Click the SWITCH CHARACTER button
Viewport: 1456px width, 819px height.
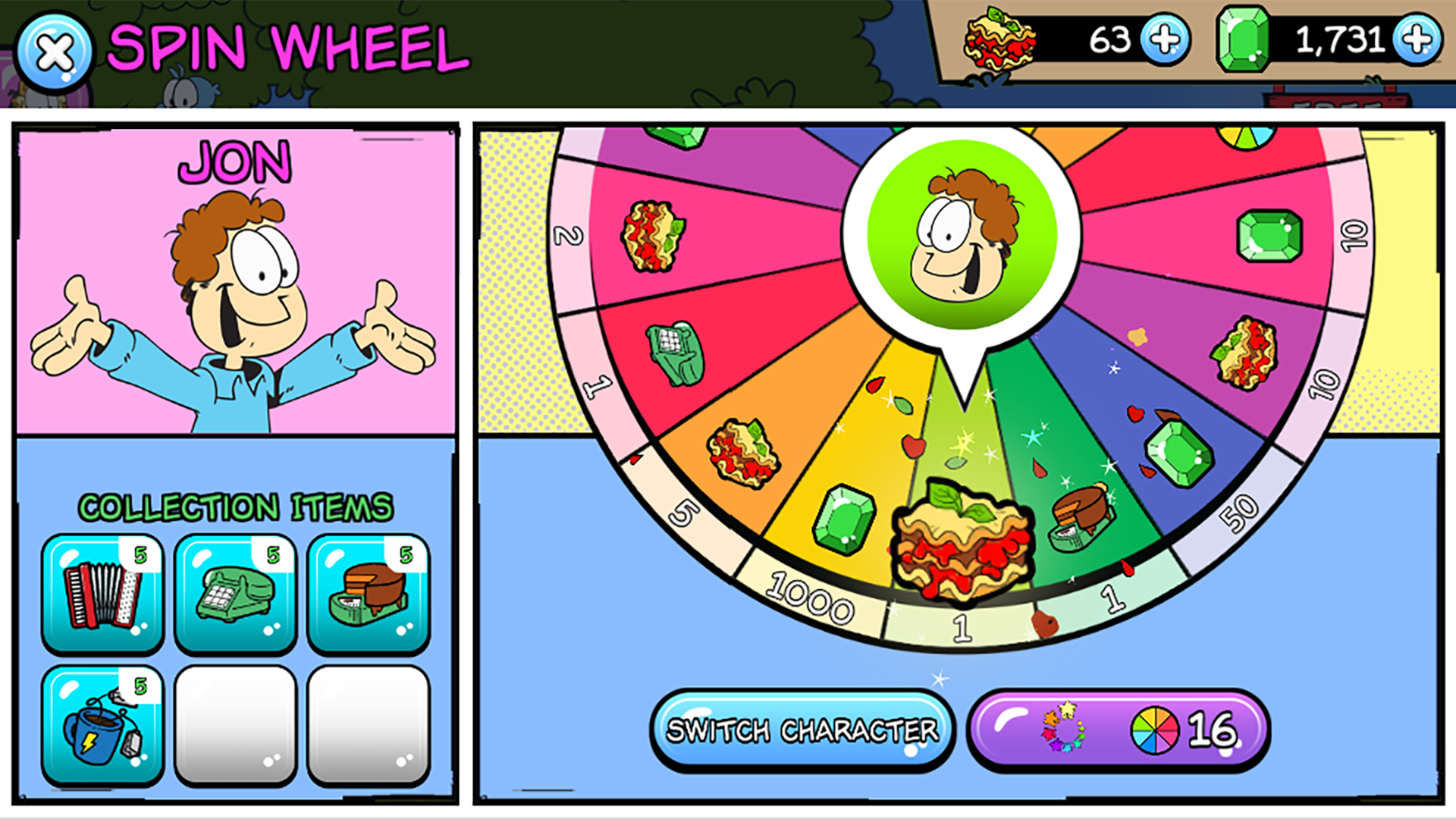tap(802, 728)
